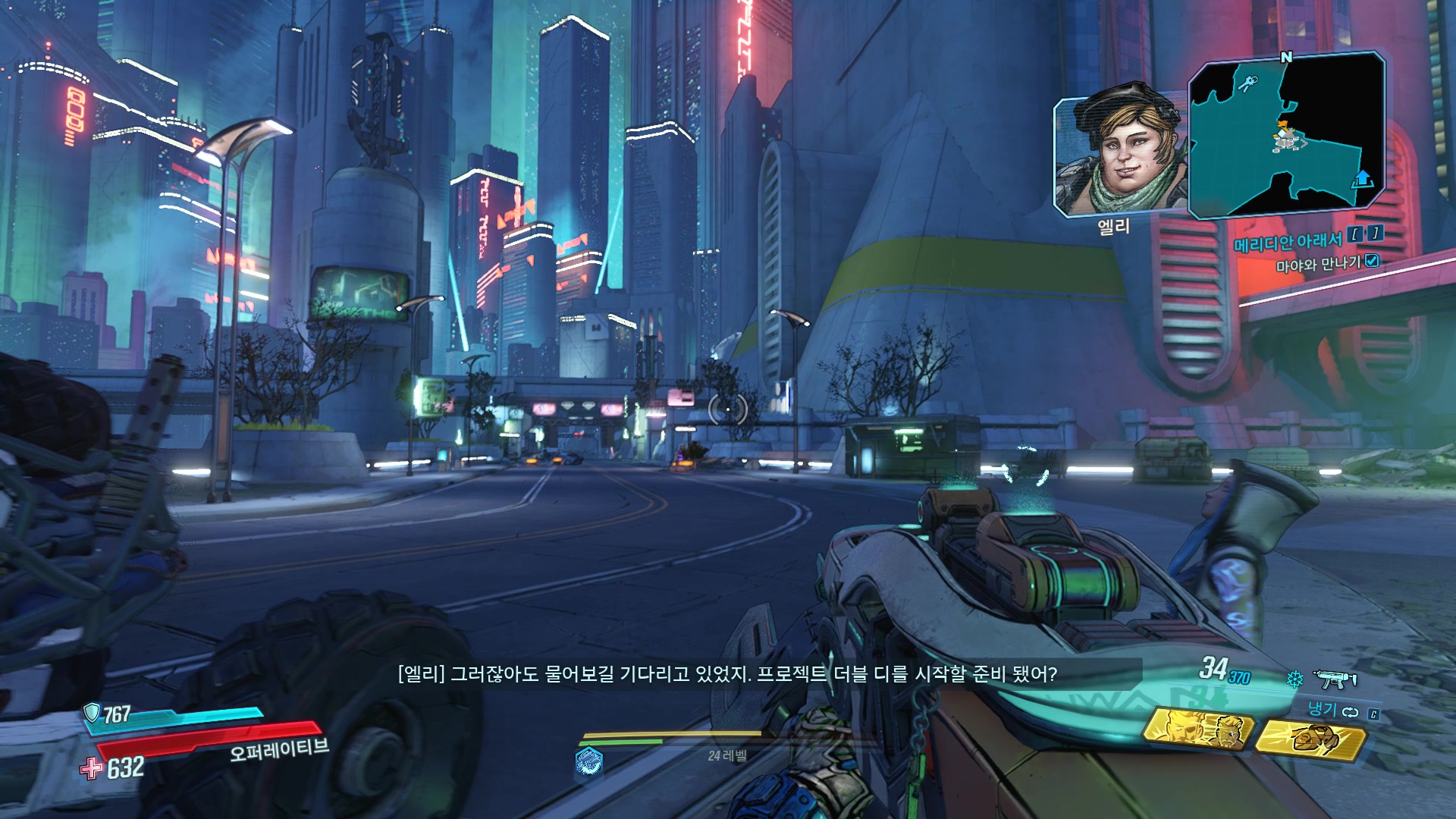Screen dimensions: 1456x819
Task: Select the blue fast-travel arrow marker on minimap
Action: (1363, 179)
